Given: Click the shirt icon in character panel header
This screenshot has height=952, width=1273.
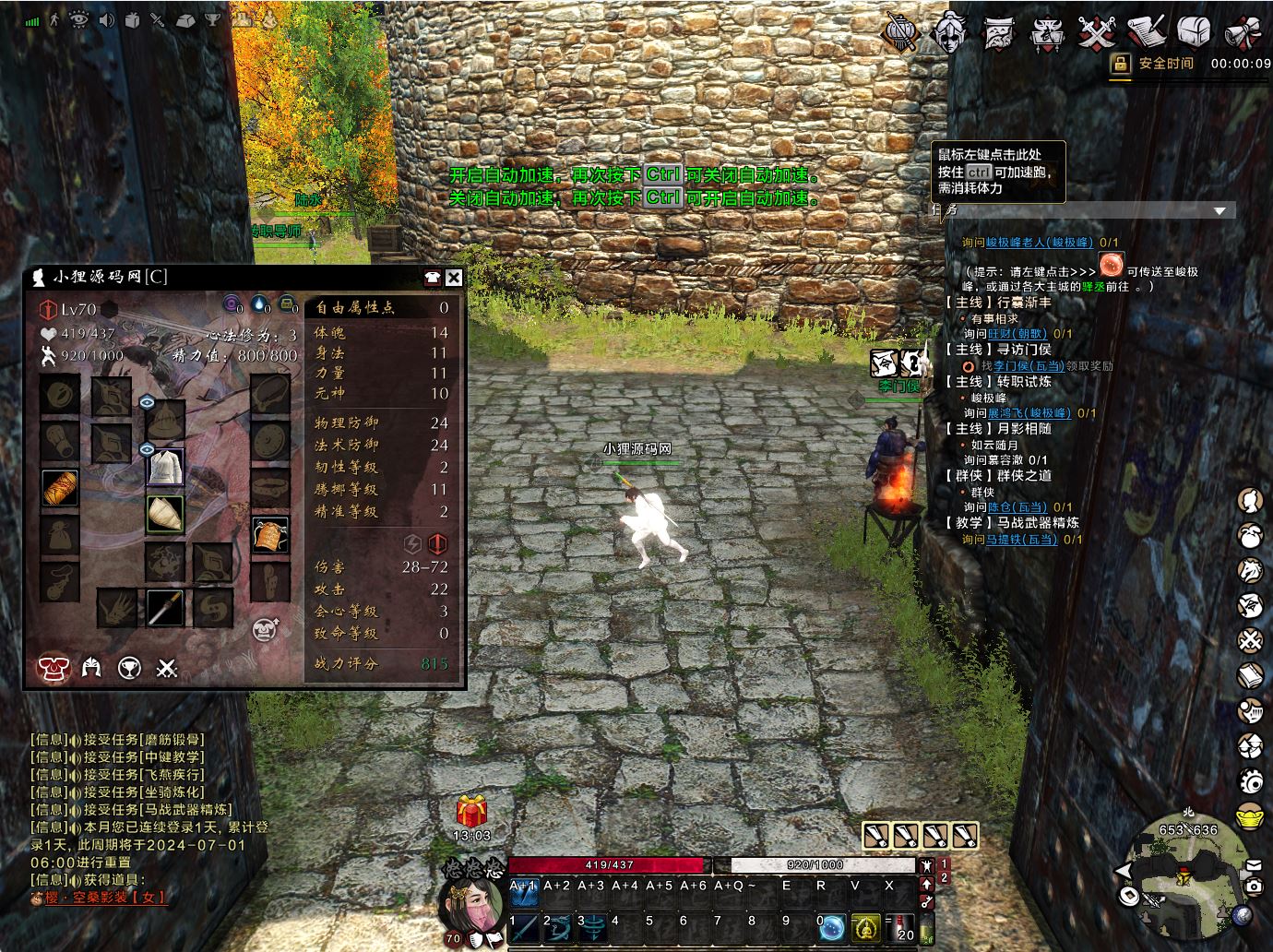Looking at the screenshot, I should pyautogui.click(x=432, y=278).
